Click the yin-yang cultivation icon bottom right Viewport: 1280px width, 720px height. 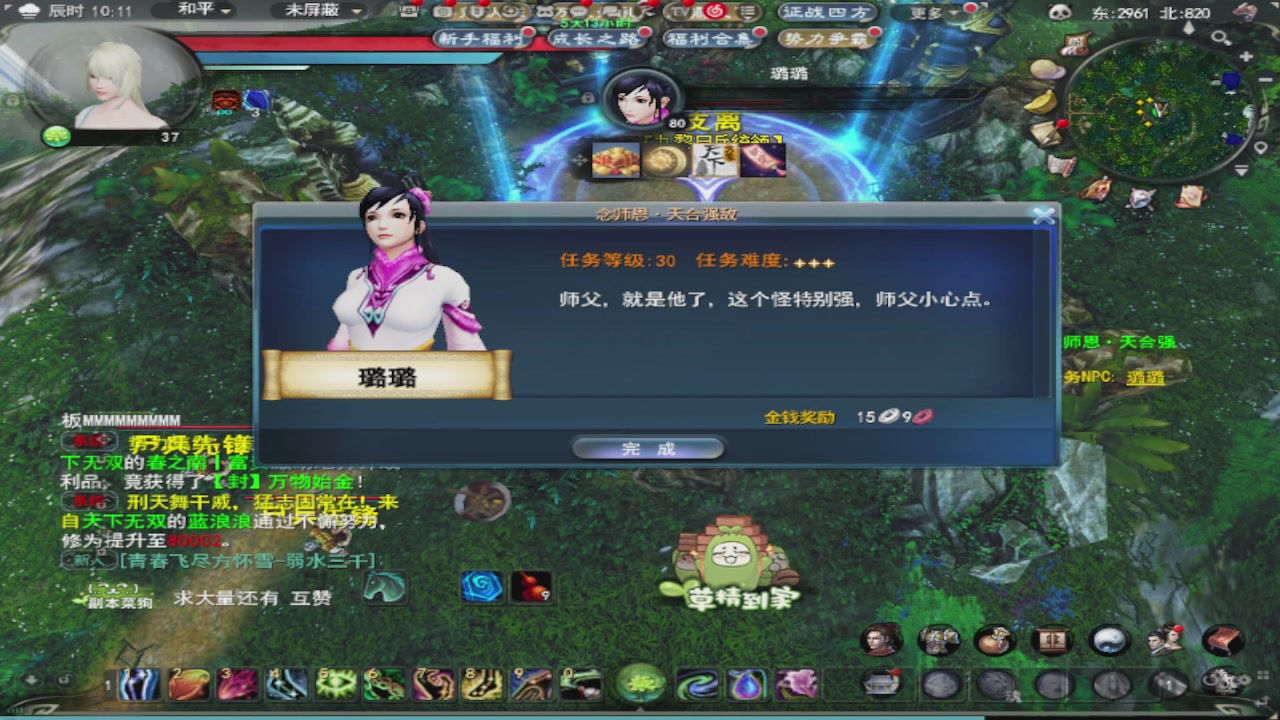(x=1110, y=640)
